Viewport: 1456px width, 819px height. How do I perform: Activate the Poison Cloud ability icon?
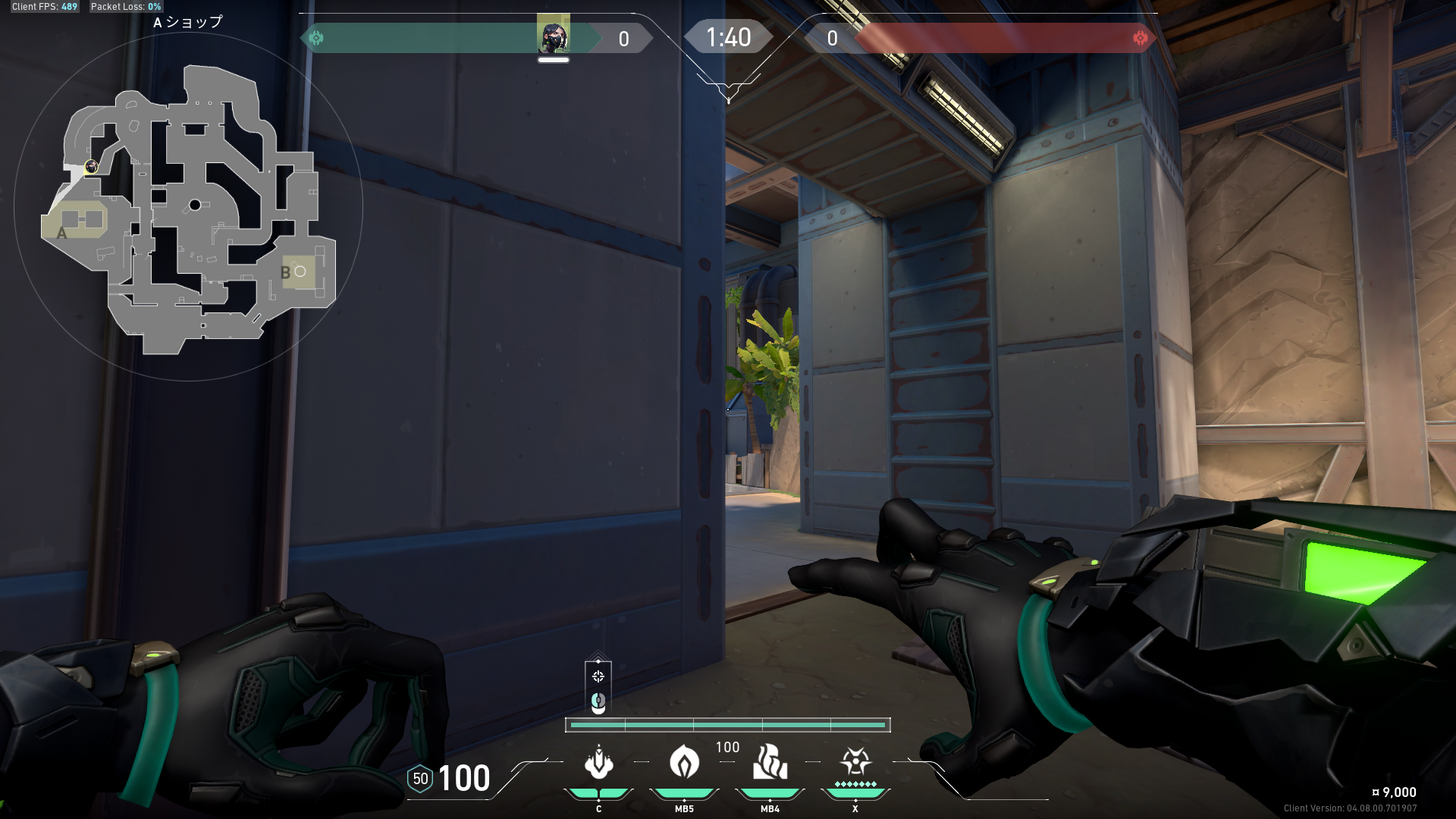coord(684,763)
